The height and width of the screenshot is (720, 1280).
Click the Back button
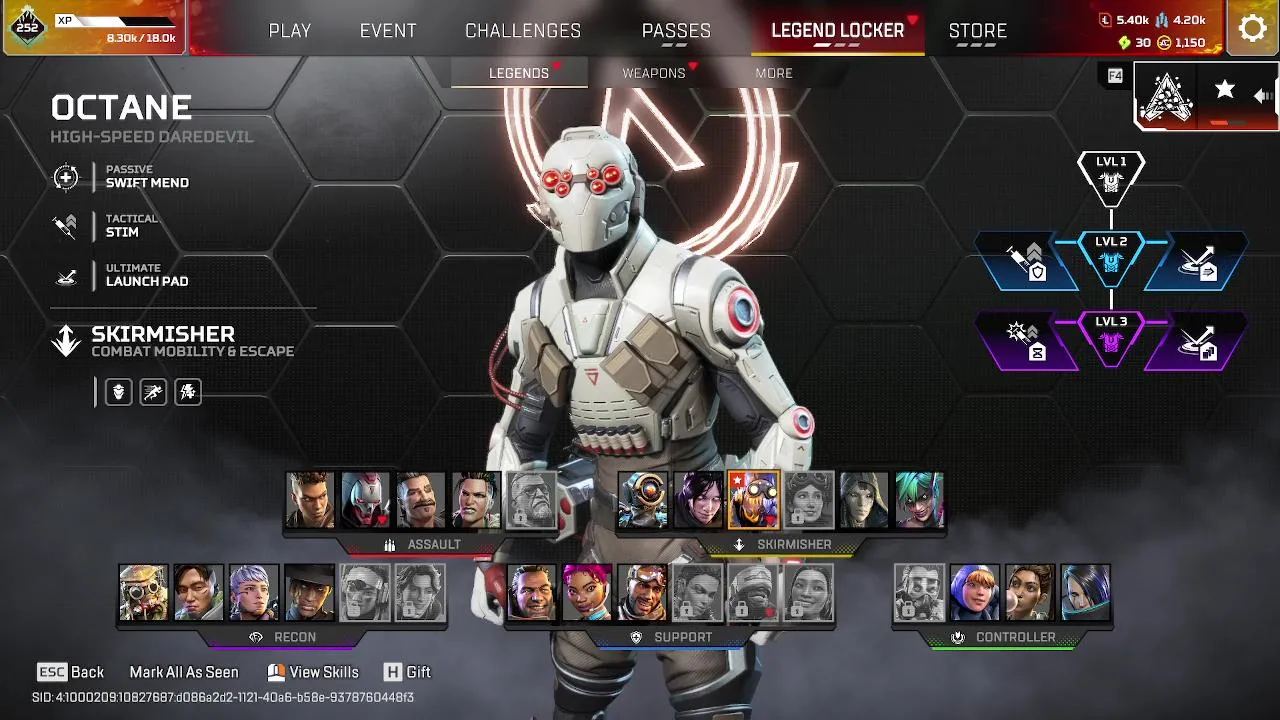tap(71, 672)
